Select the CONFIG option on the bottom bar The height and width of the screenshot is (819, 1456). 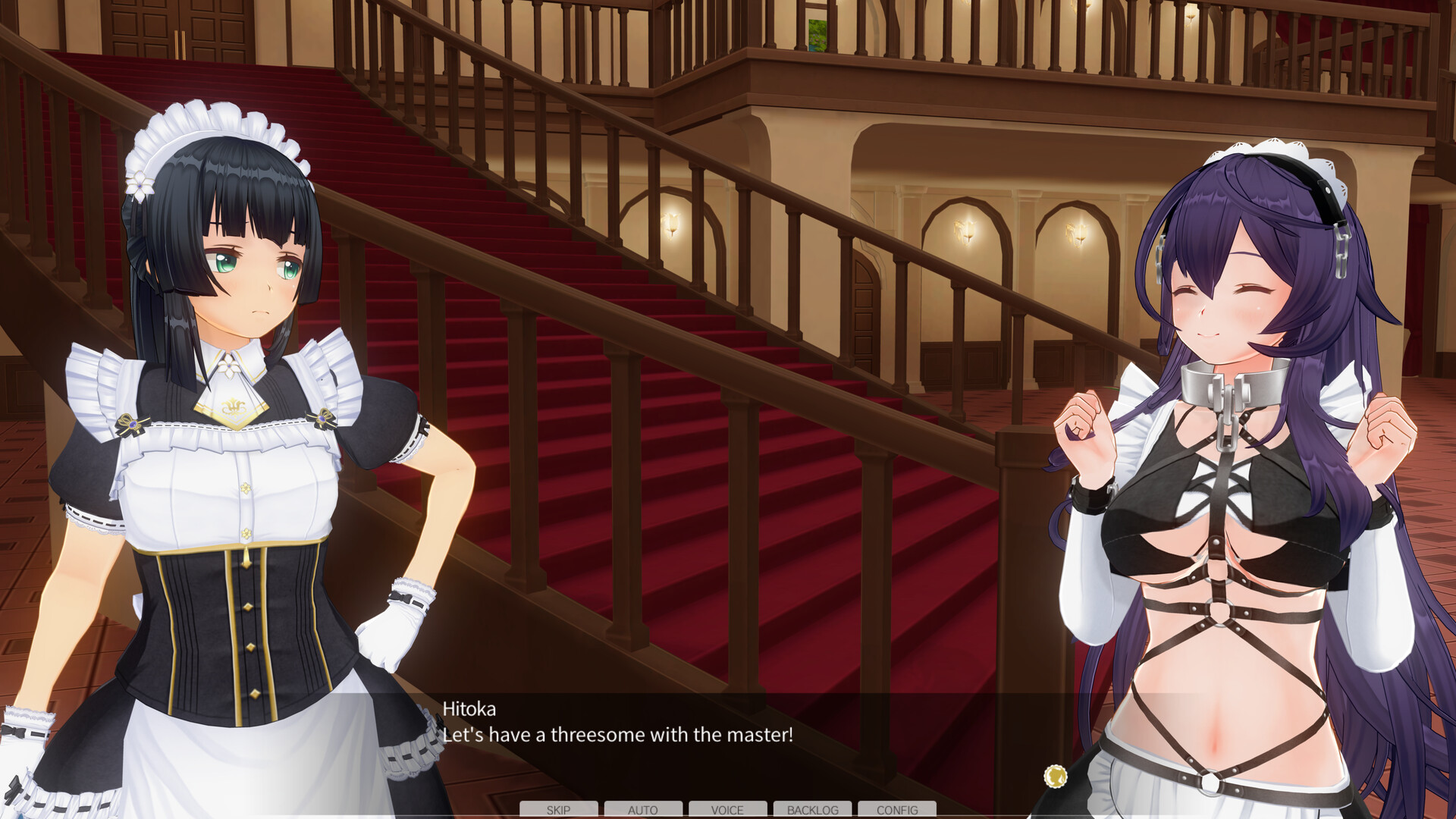897,810
